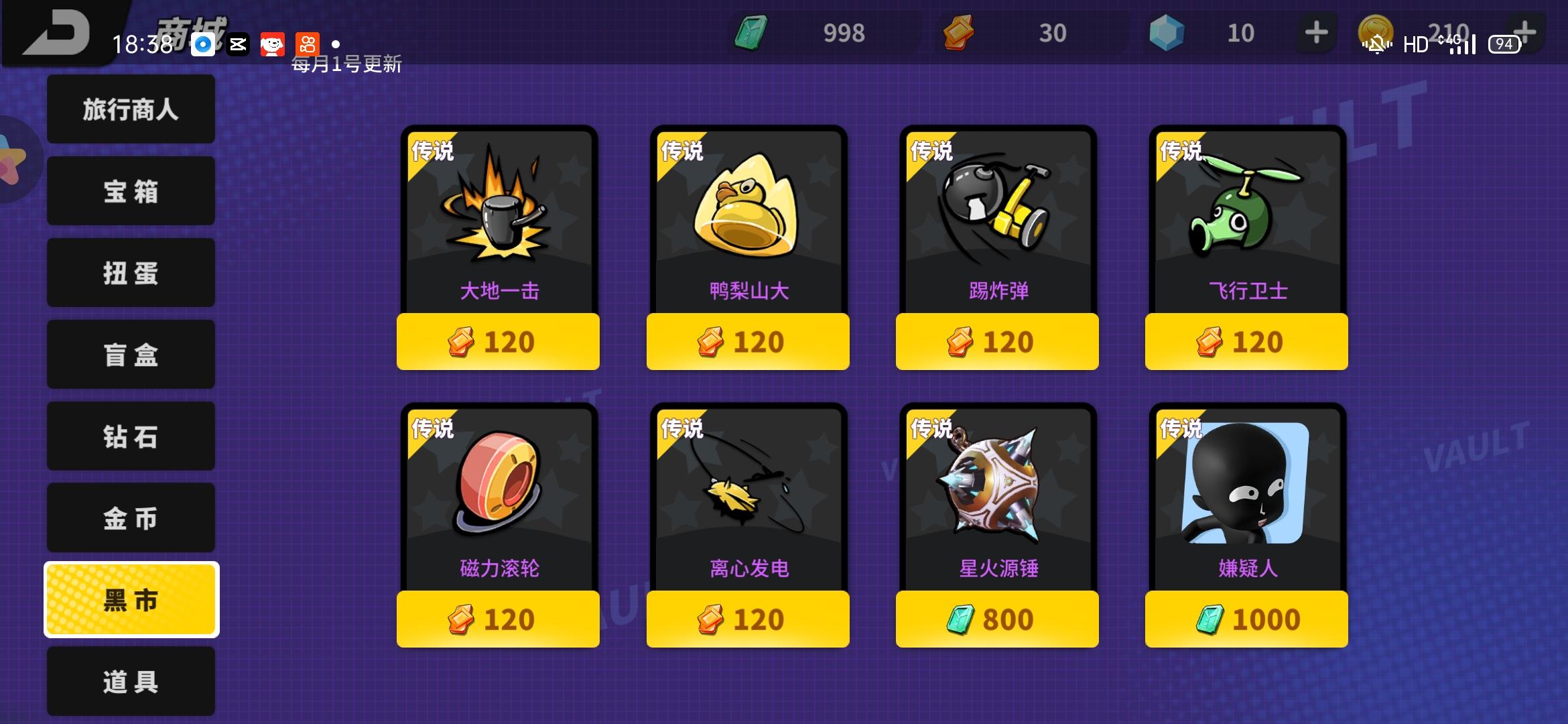Purchase 嫌疑人 for 1000 gems

click(1246, 619)
